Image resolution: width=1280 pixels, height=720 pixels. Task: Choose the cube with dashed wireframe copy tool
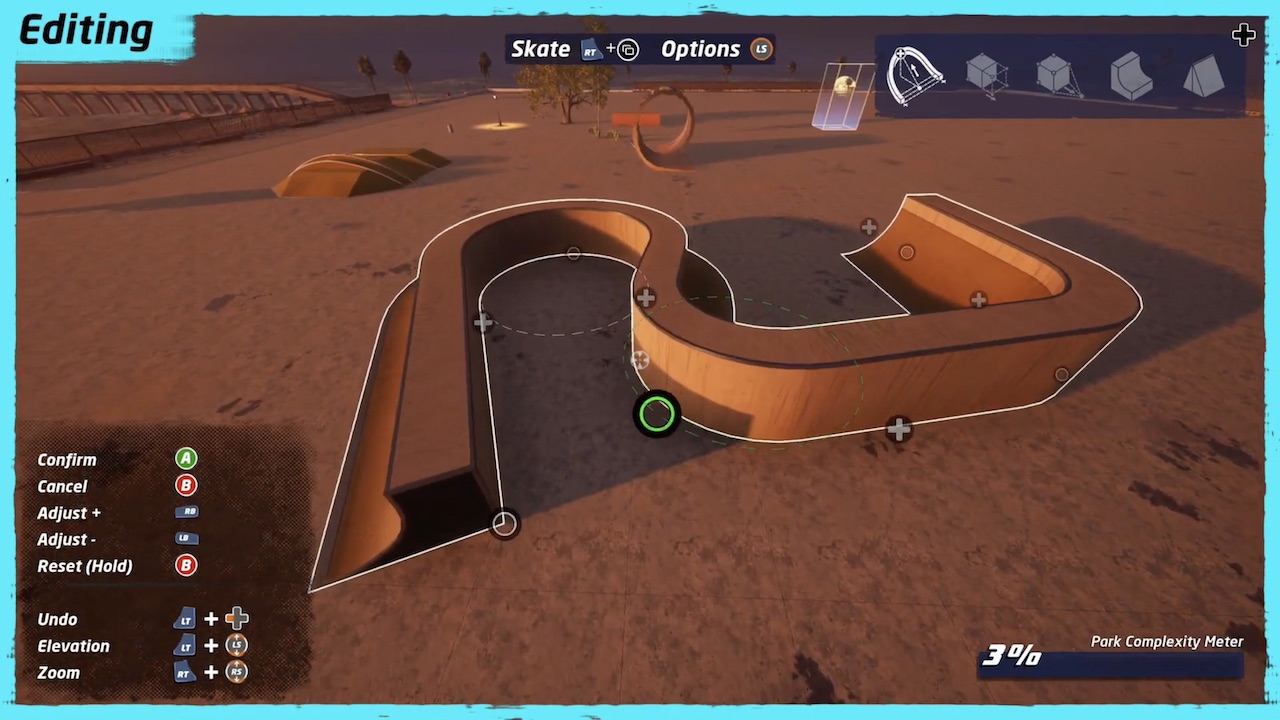click(986, 75)
